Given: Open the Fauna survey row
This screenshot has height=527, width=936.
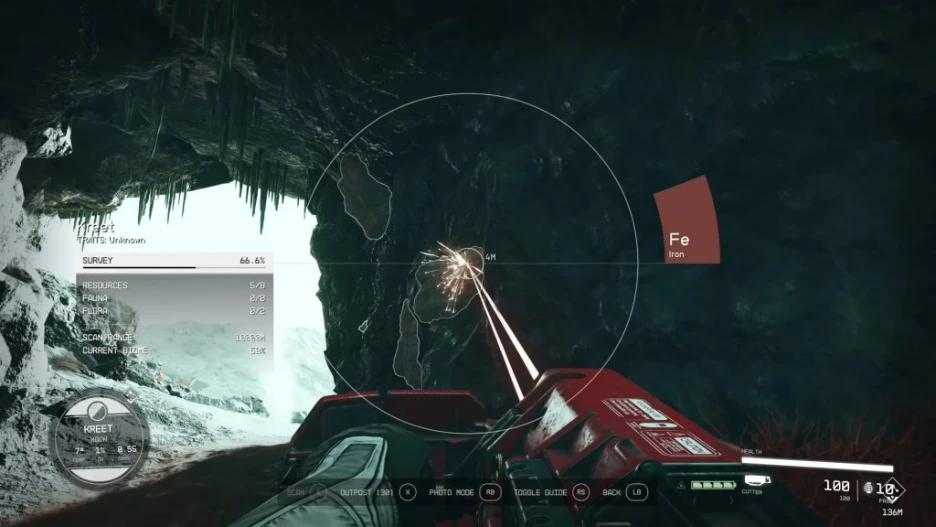Looking at the screenshot, I should tap(174, 298).
